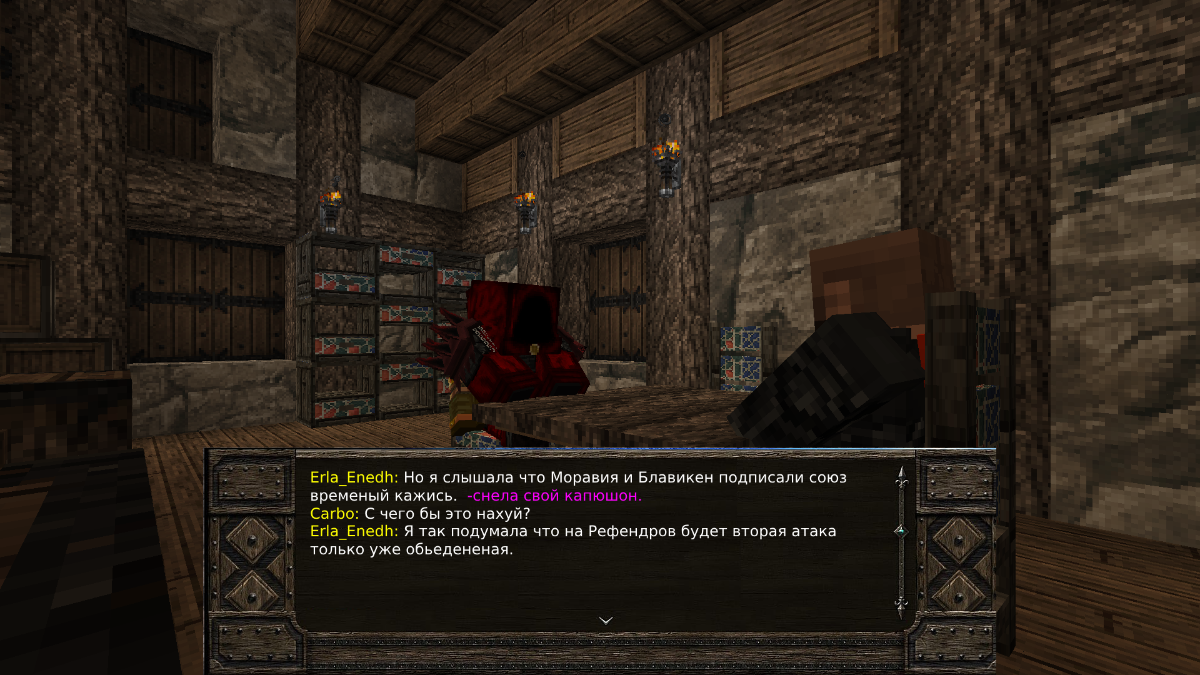
Task: Click the teal gem scrollbar handle
Action: coord(901,529)
